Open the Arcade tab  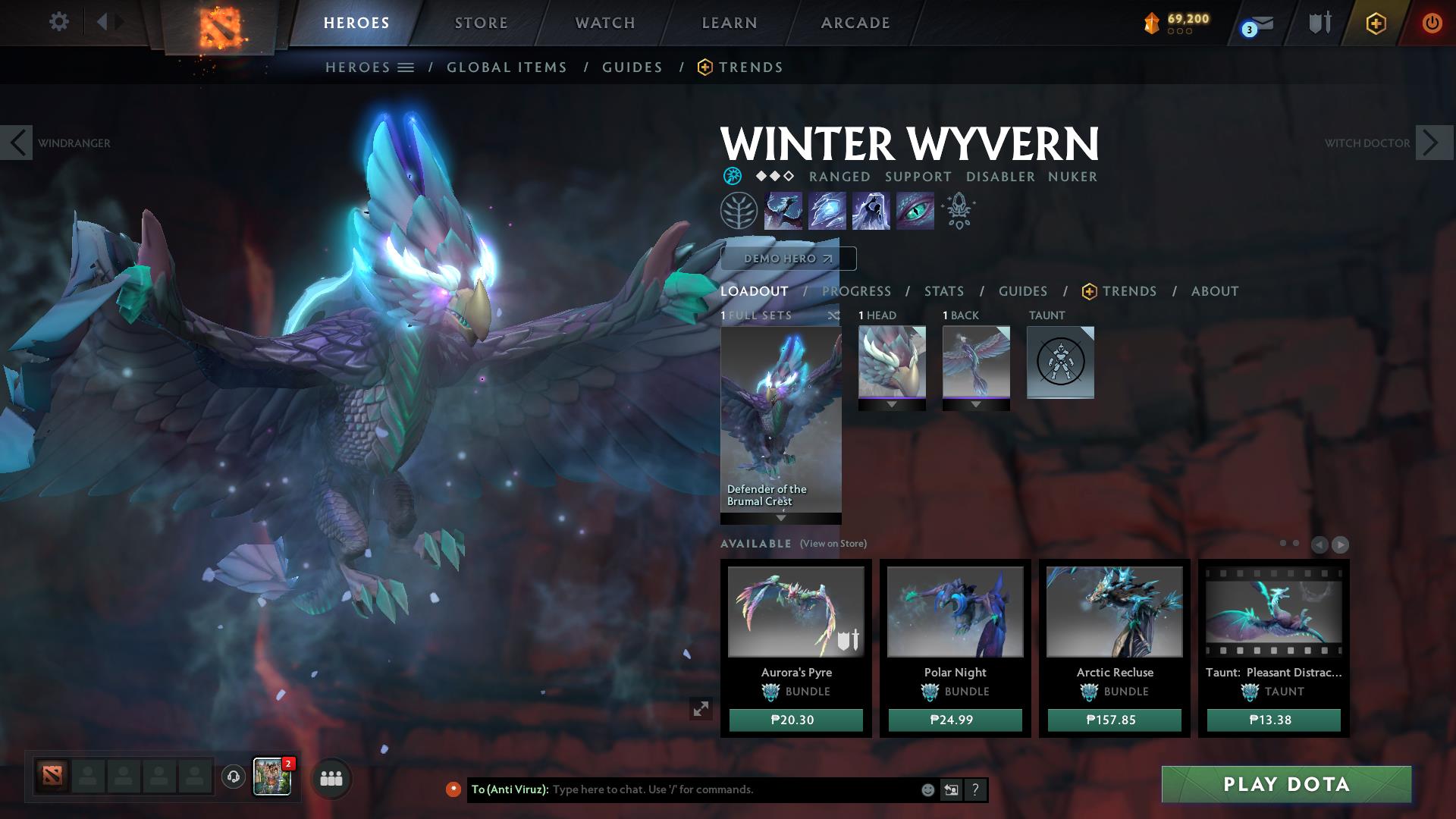tap(855, 23)
